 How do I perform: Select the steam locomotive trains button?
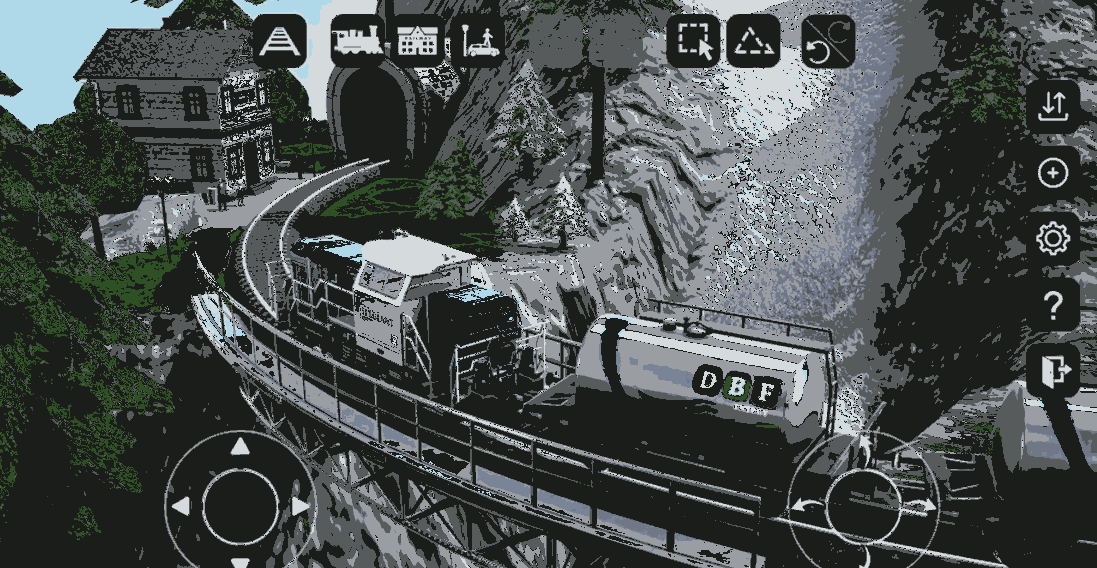[357, 42]
